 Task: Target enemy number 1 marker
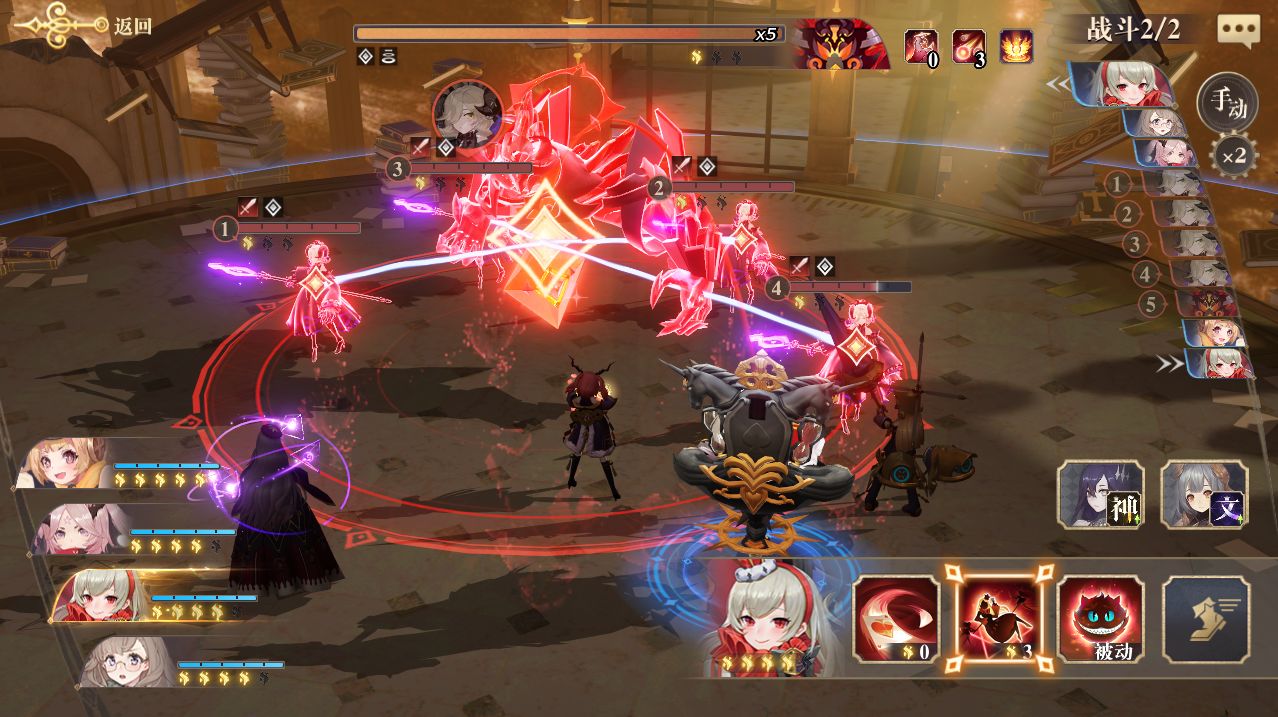point(225,229)
